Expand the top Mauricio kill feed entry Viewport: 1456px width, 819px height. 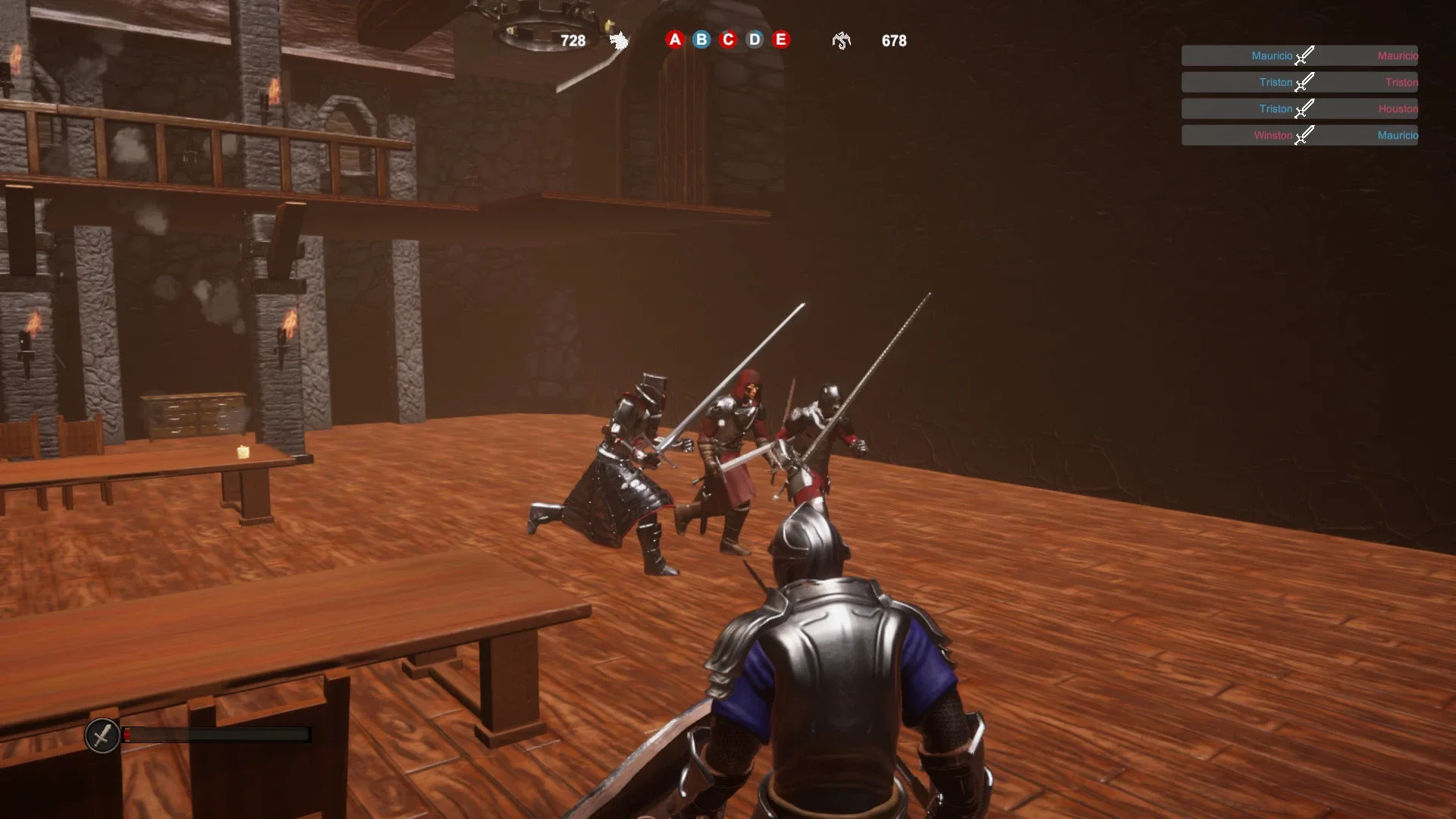tap(1299, 55)
